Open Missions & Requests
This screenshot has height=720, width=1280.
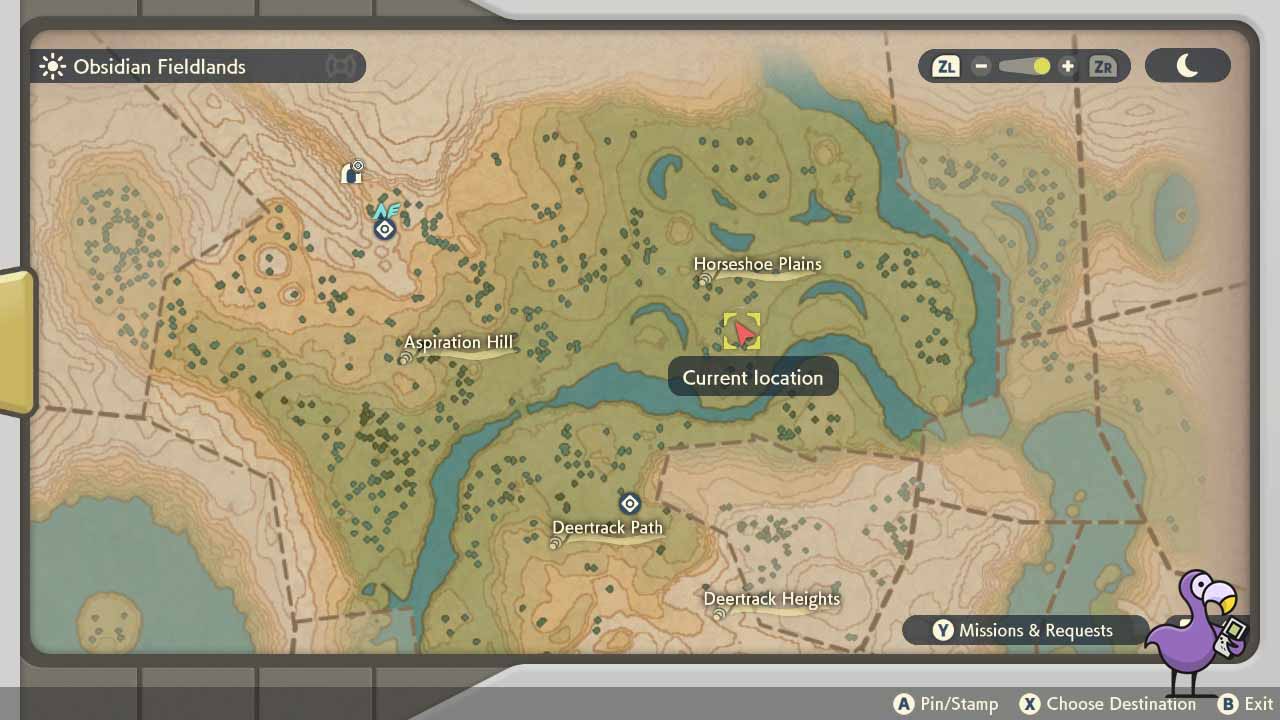coord(1025,630)
